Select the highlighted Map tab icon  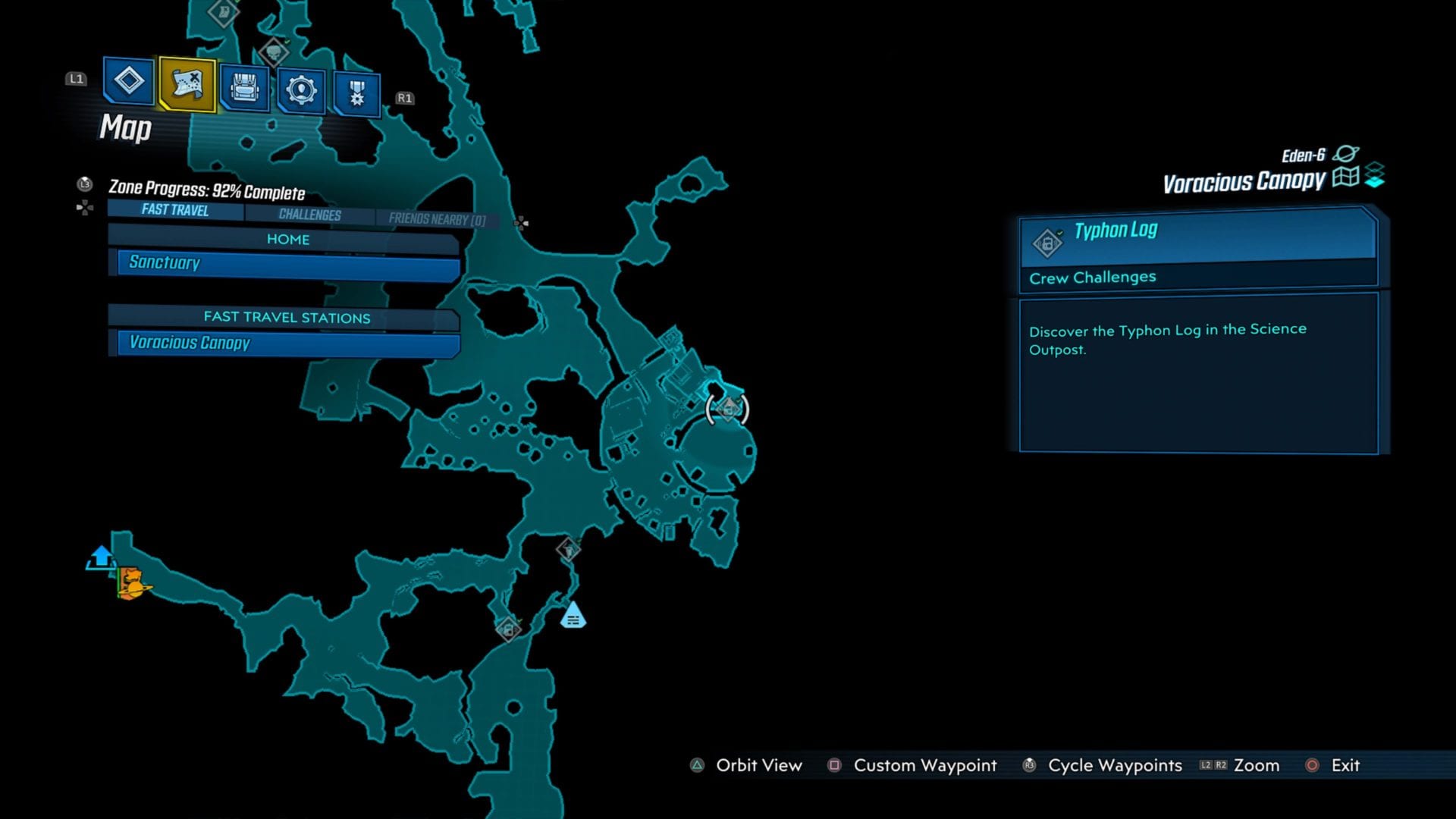(187, 84)
